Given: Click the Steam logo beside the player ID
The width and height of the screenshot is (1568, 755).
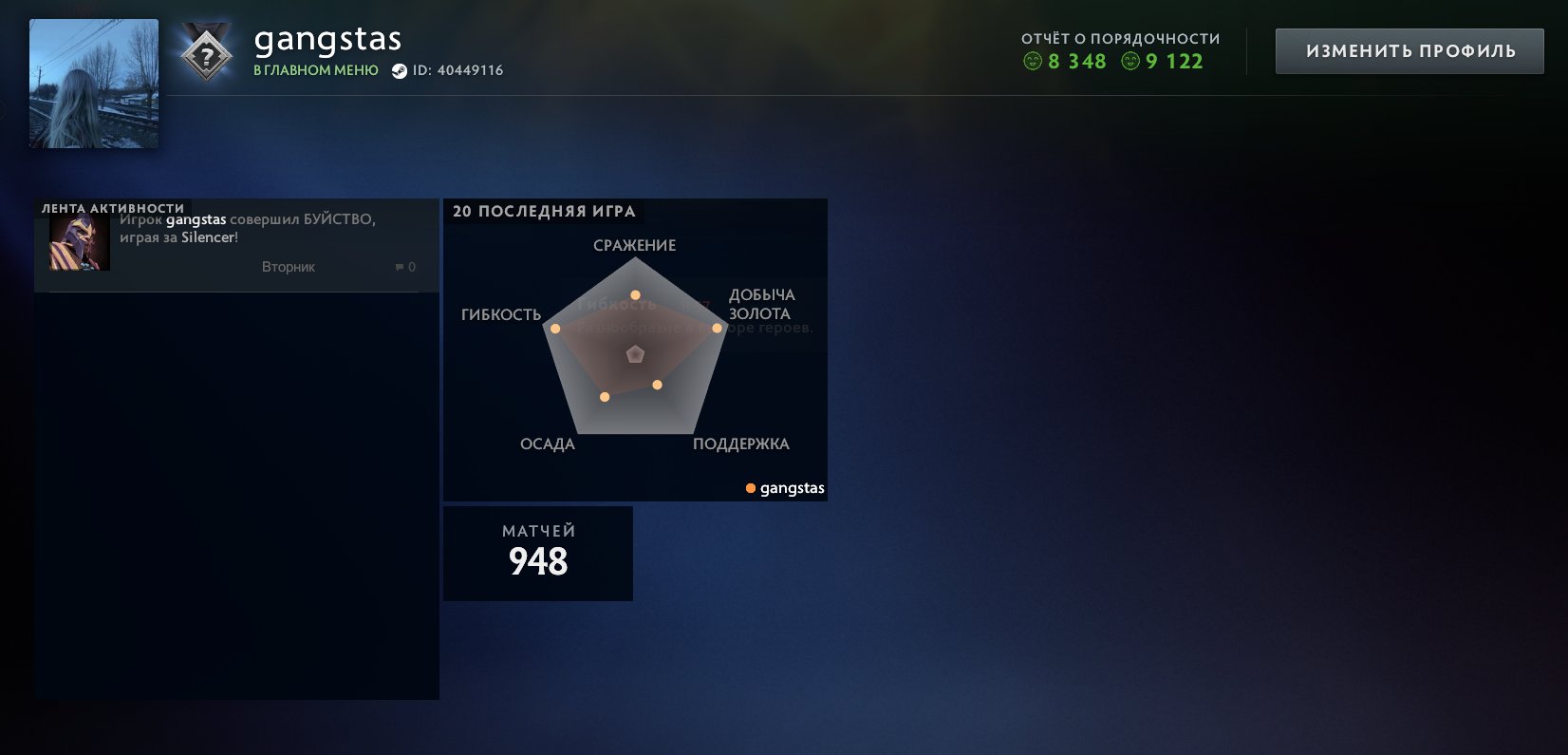Looking at the screenshot, I should click(401, 69).
